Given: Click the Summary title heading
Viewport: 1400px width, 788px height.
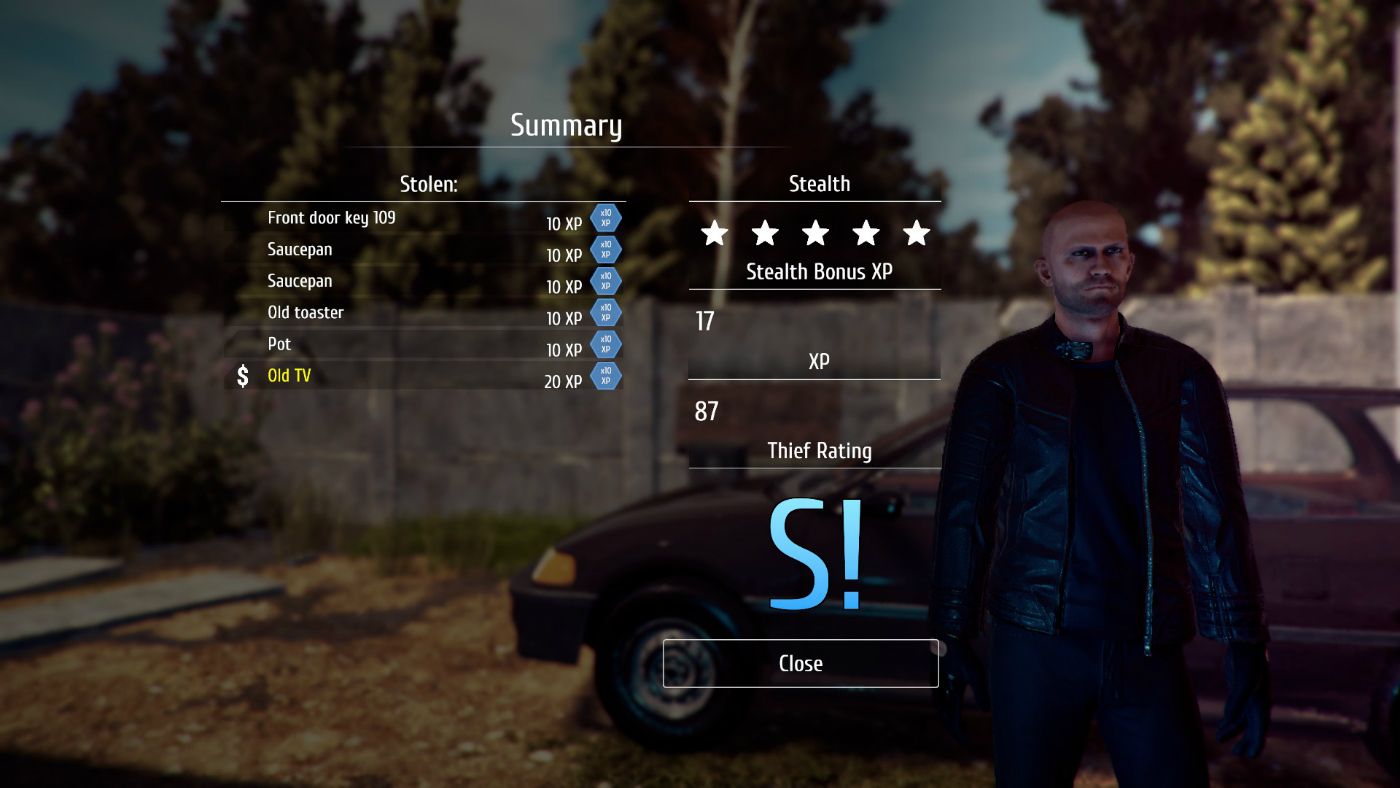Looking at the screenshot, I should pyautogui.click(x=567, y=125).
